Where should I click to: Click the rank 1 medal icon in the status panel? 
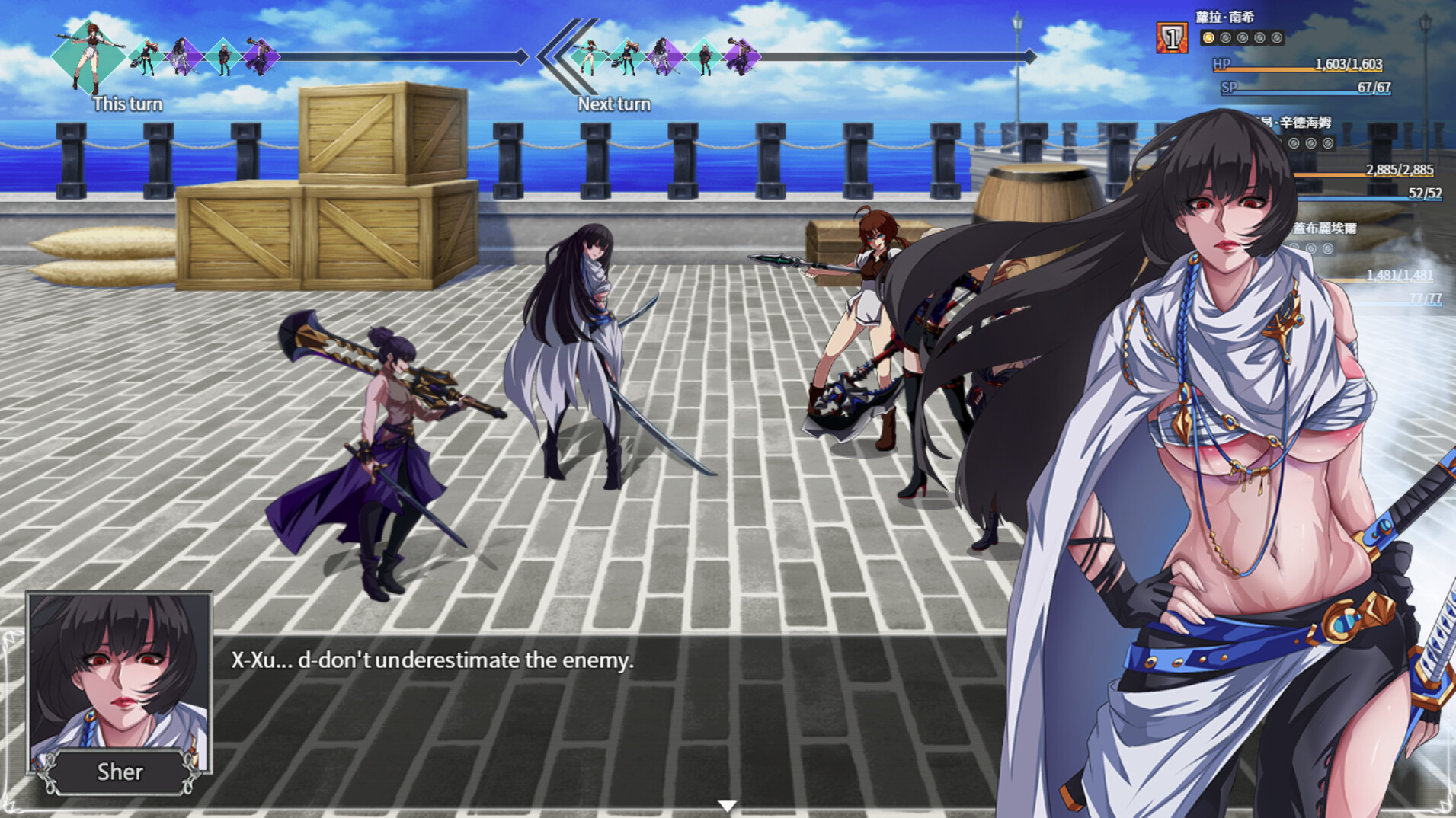tap(1172, 37)
